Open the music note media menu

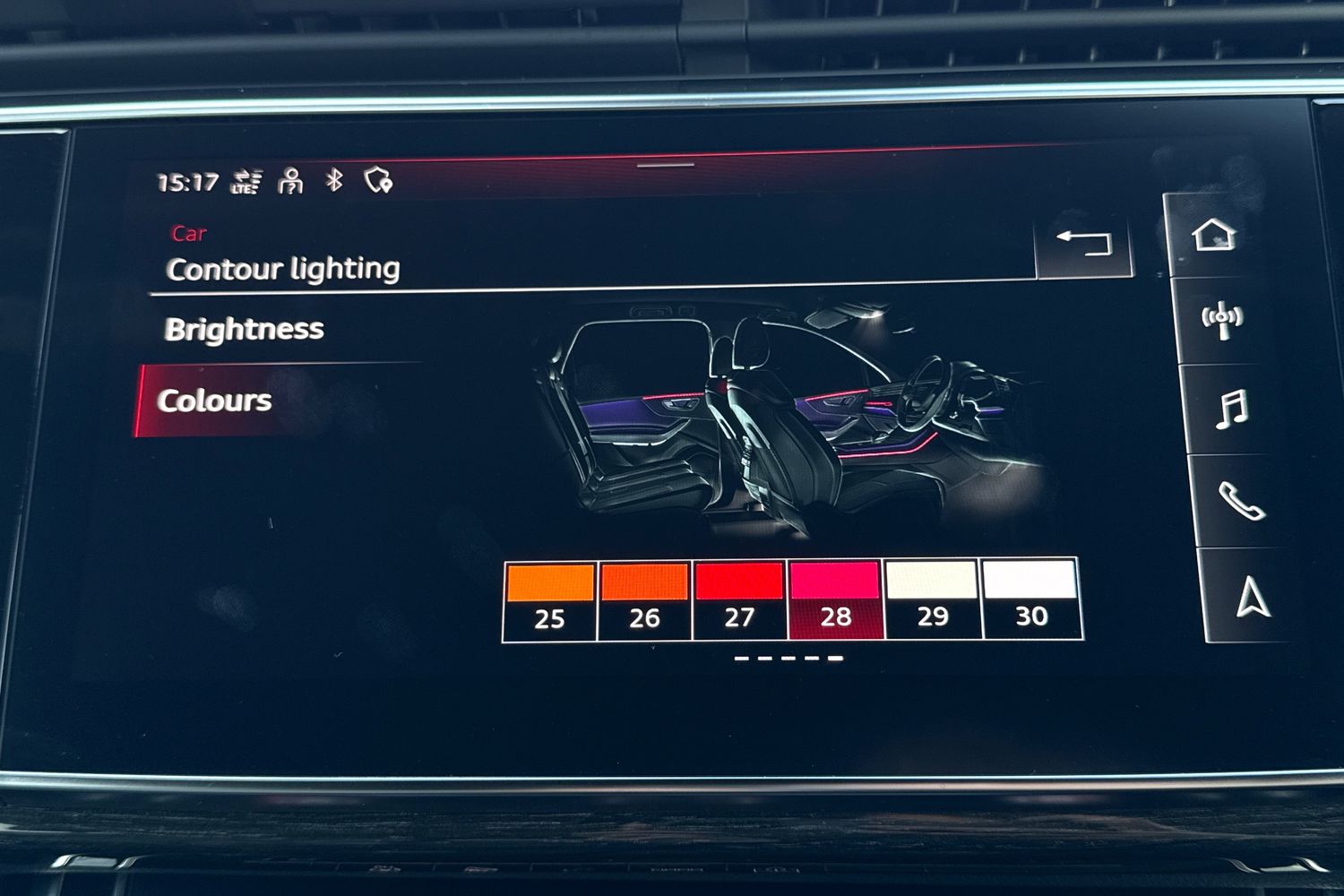pos(1231,409)
